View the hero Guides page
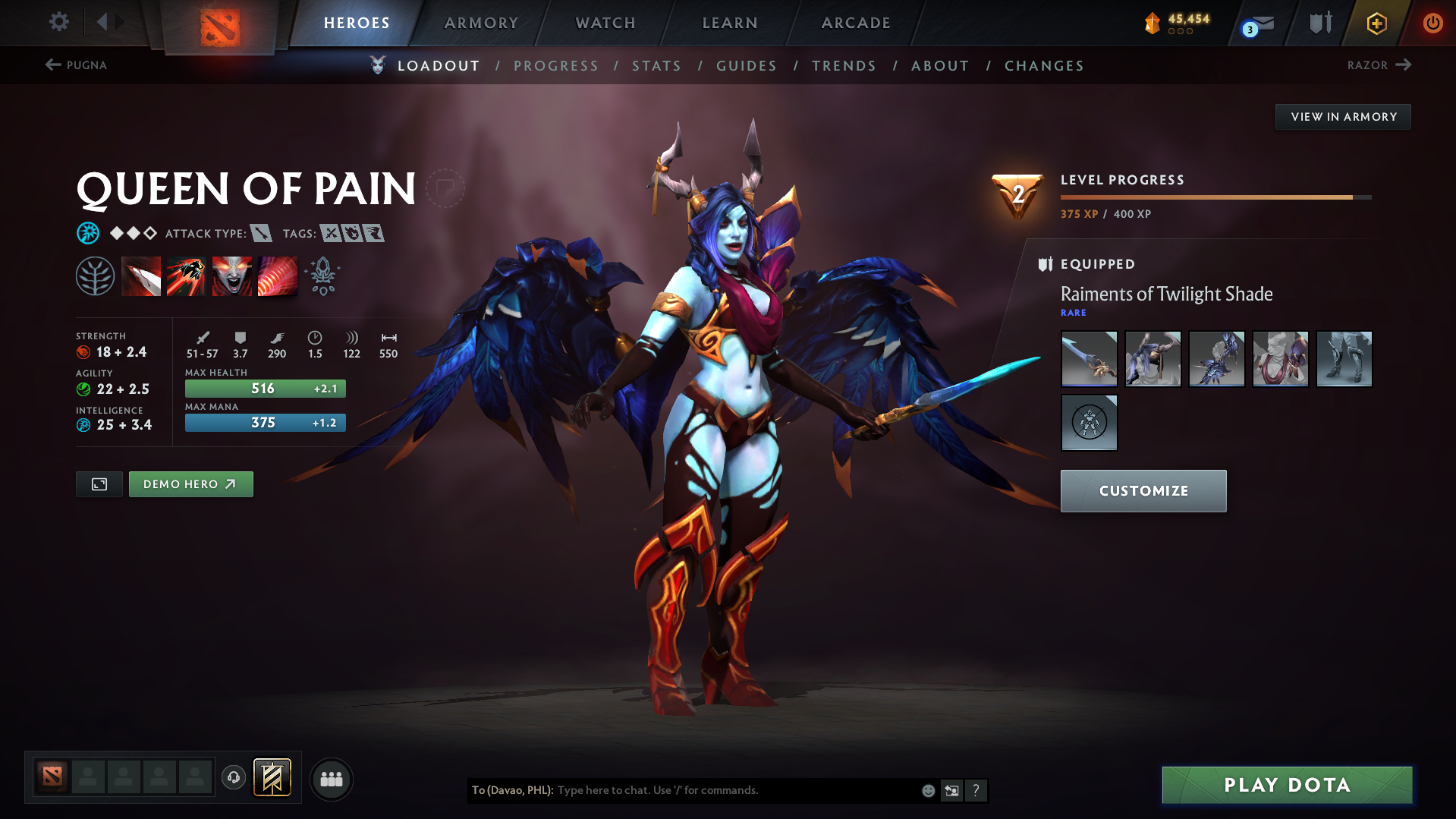Viewport: 1456px width, 819px height. [747, 66]
